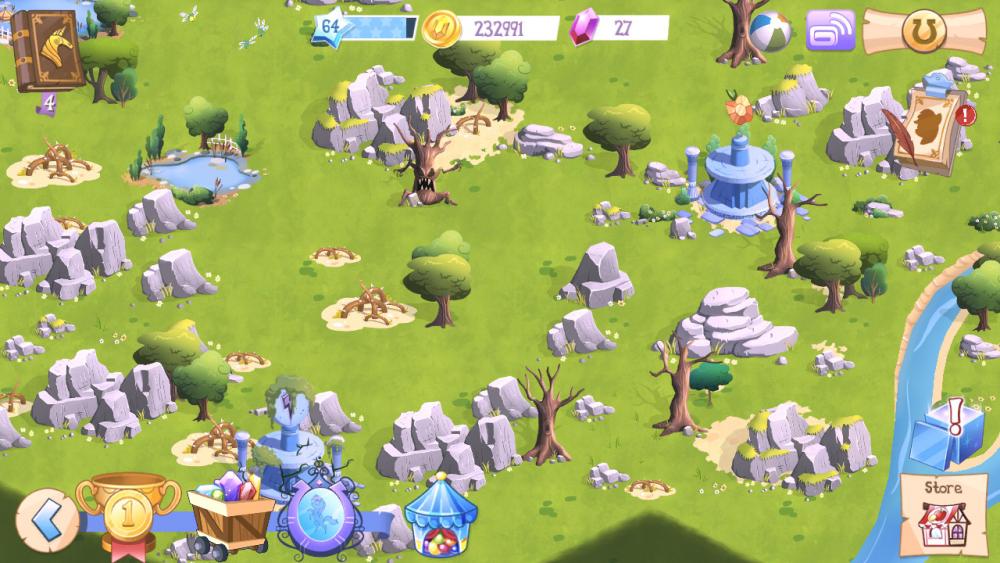1000x563 pixels.
Task: Open the gold trophy leaderboard
Action: [x=128, y=510]
